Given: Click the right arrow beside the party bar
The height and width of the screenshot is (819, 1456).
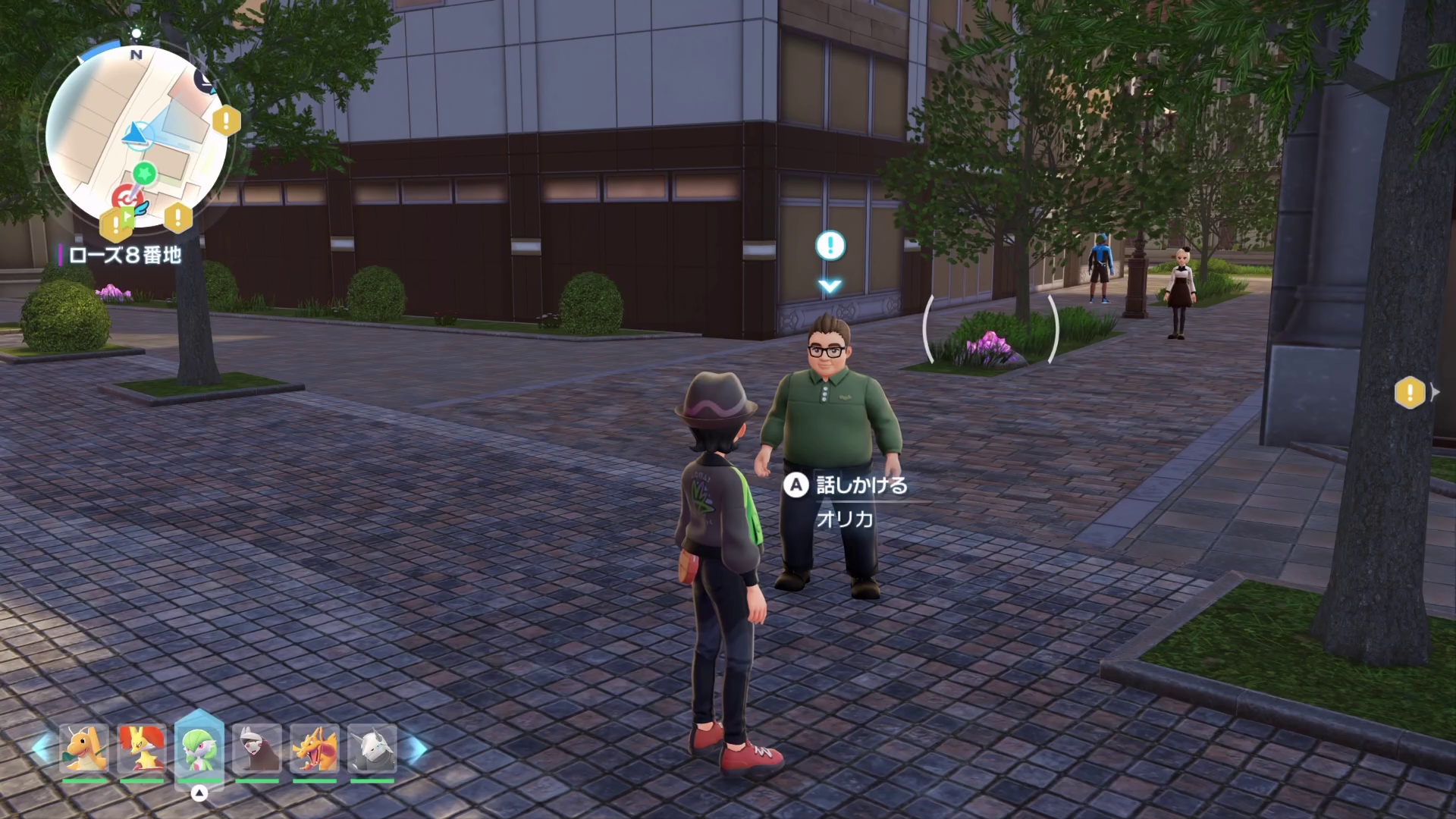Looking at the screenshot, I should (x=414, y=748).
